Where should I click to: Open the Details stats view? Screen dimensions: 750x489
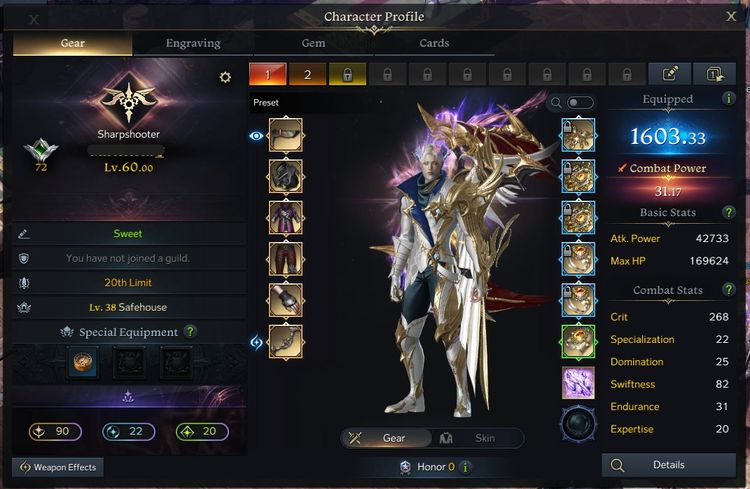point(668,465)
